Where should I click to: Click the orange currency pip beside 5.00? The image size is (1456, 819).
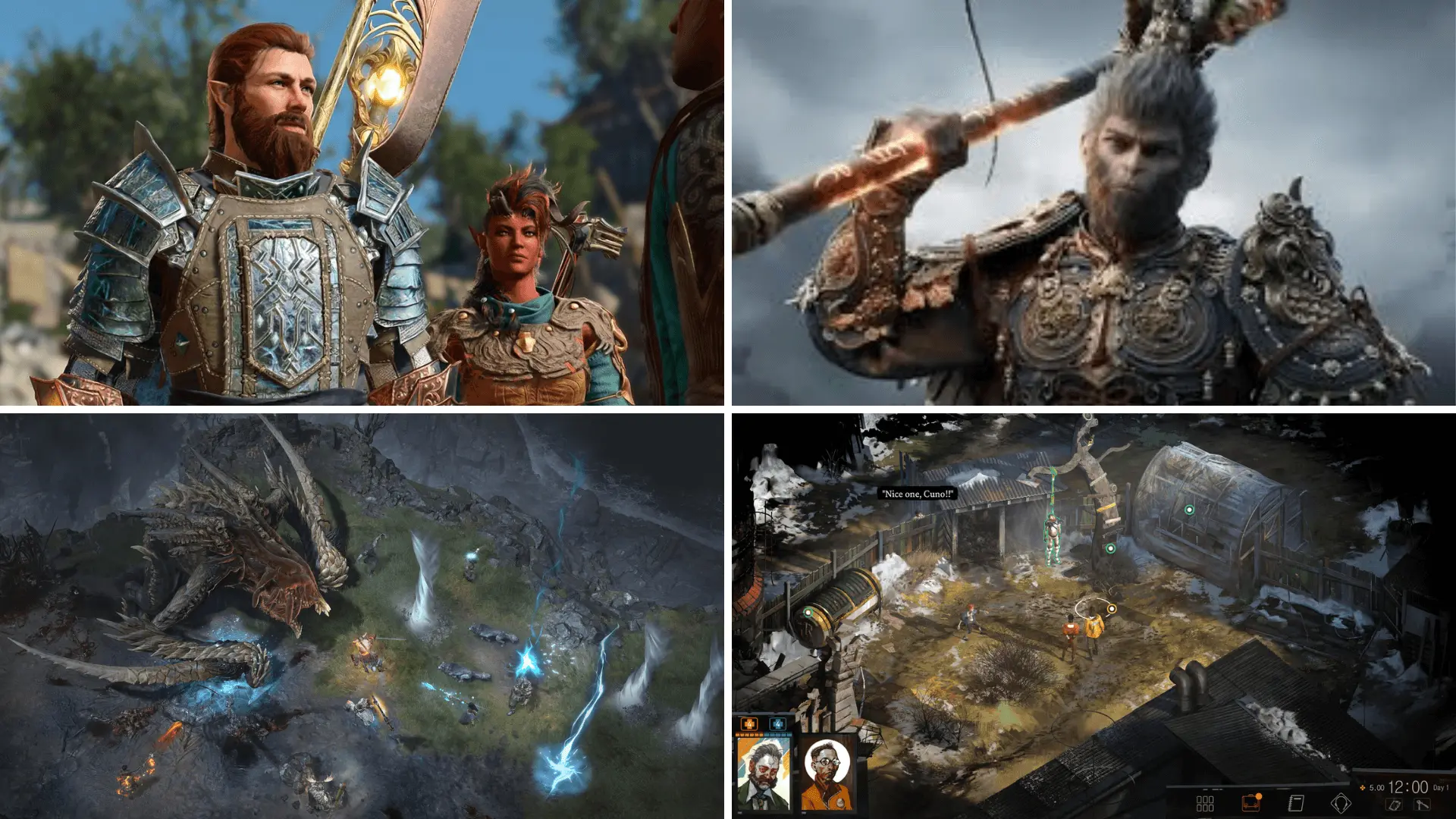1362,788
